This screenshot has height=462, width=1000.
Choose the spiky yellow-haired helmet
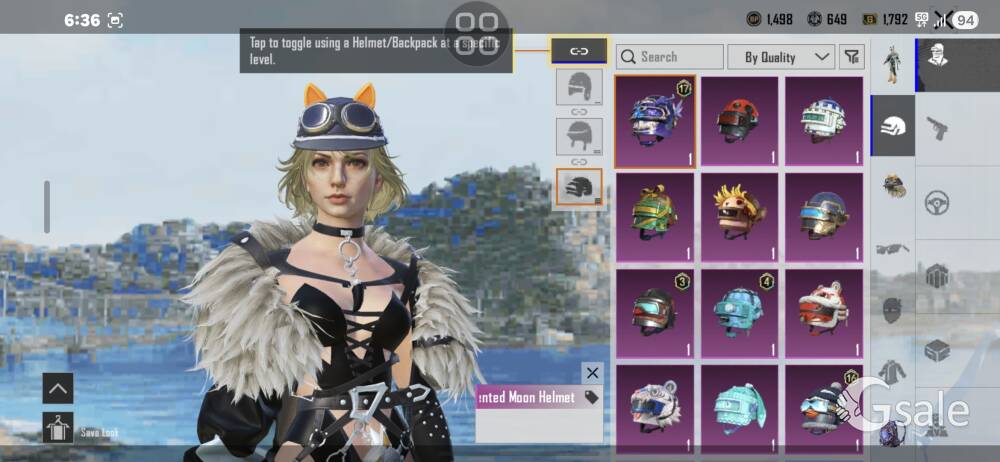tap(740, 216)
